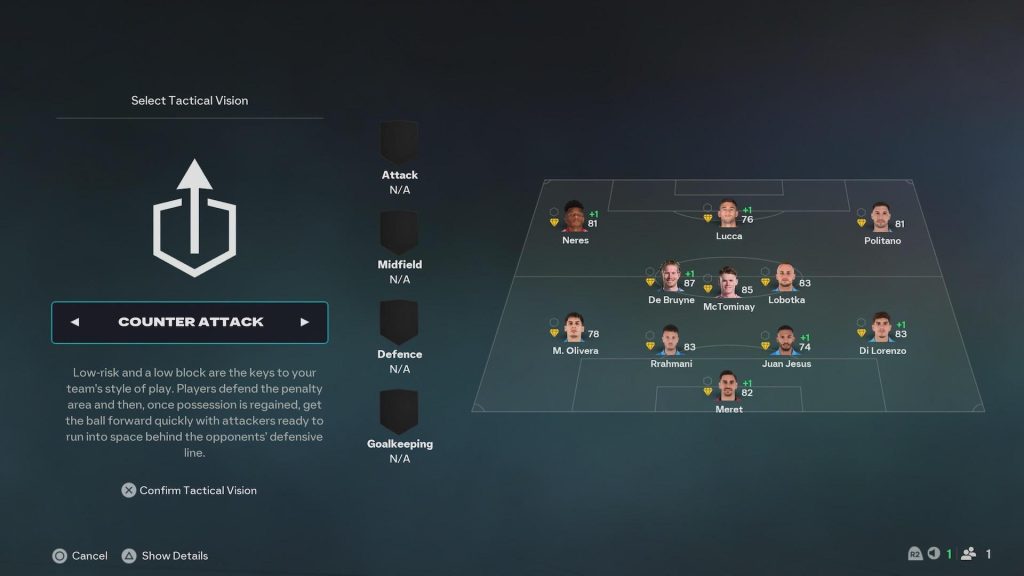Select the Midfield coach slot
The width and height of the screenshot is (1024, 576).
click(x=399, y=232)
